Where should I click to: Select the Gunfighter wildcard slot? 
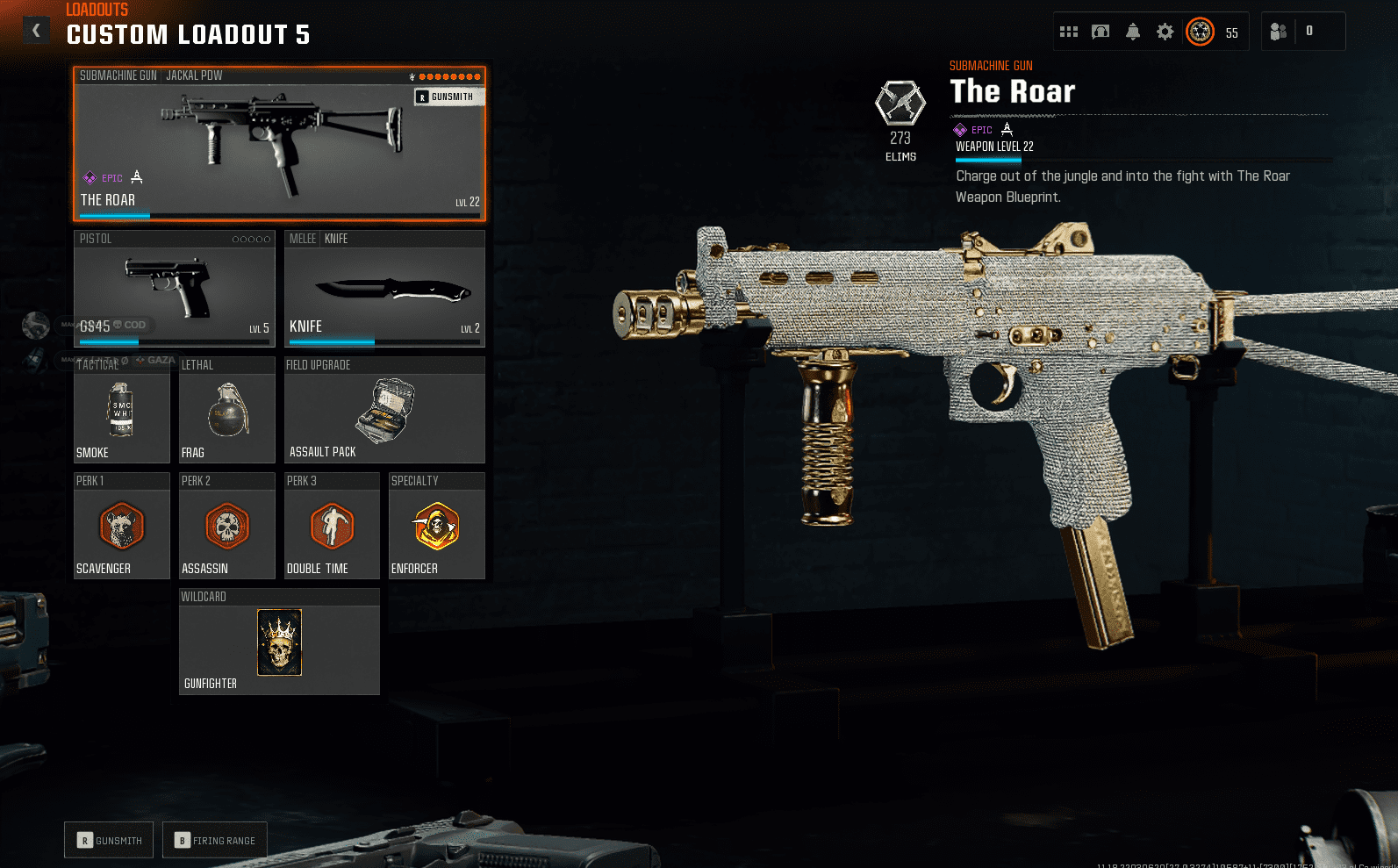279,642
